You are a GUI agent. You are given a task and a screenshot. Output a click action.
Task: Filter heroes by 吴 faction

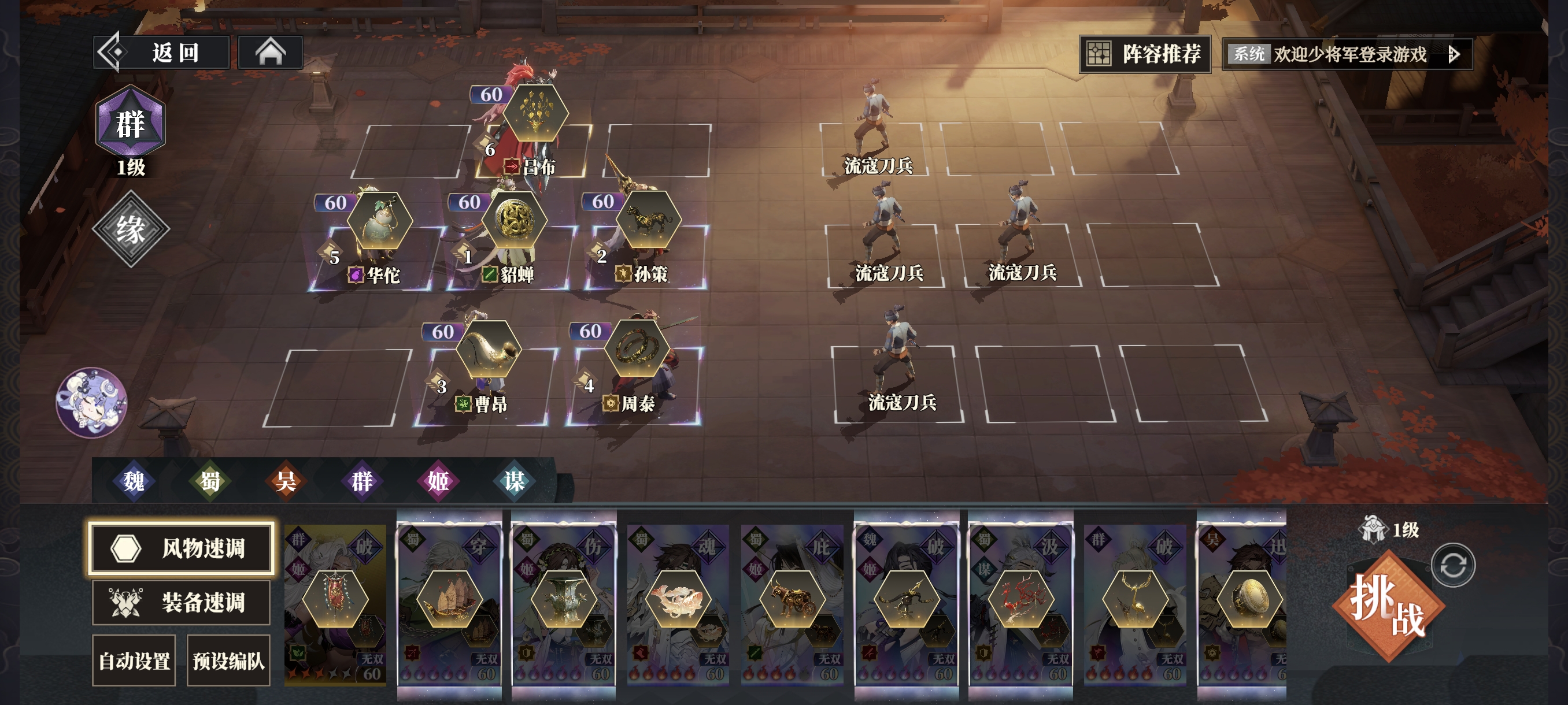tap(286, 481)
